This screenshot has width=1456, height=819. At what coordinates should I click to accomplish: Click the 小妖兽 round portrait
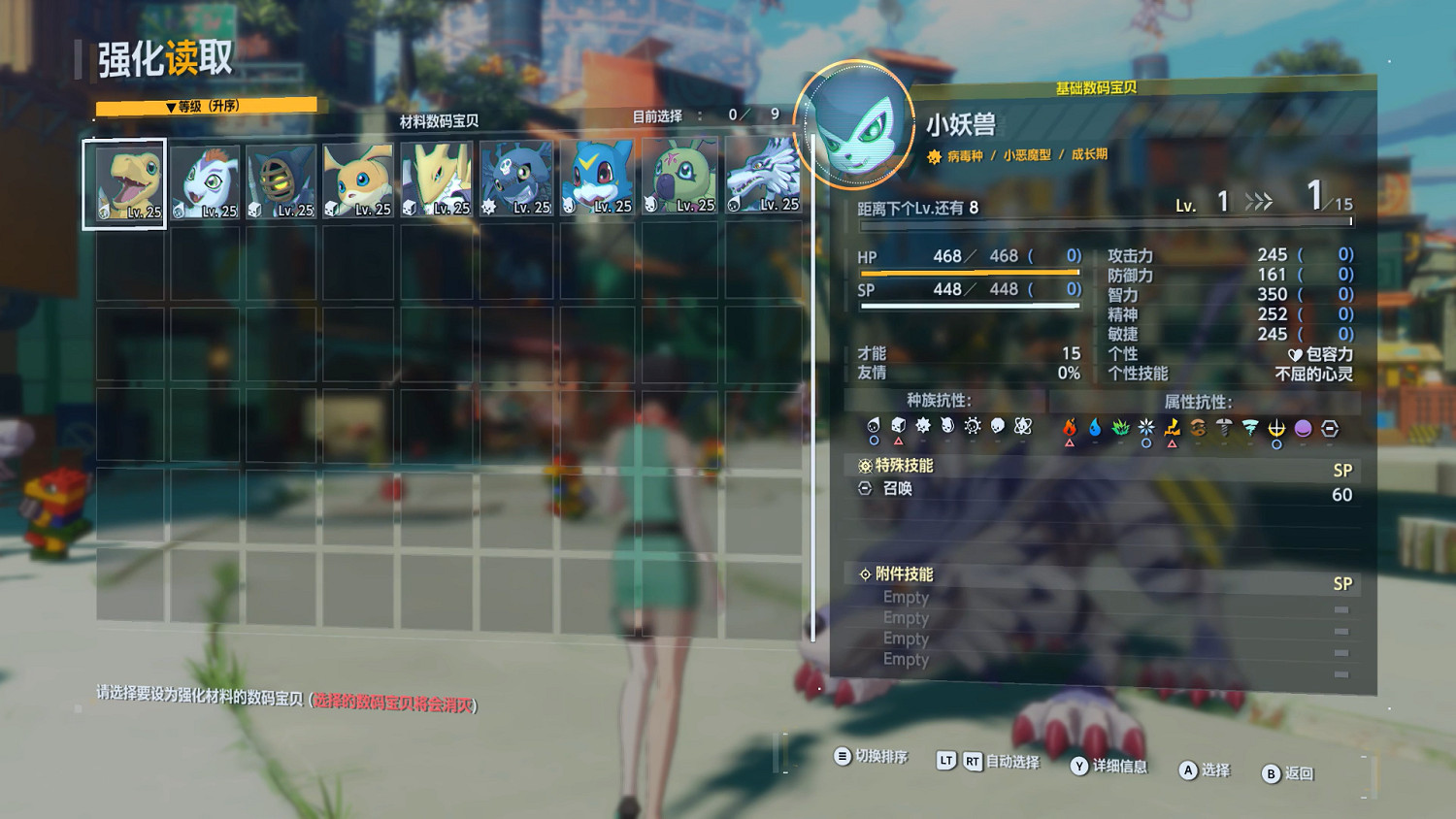(854, 126)
